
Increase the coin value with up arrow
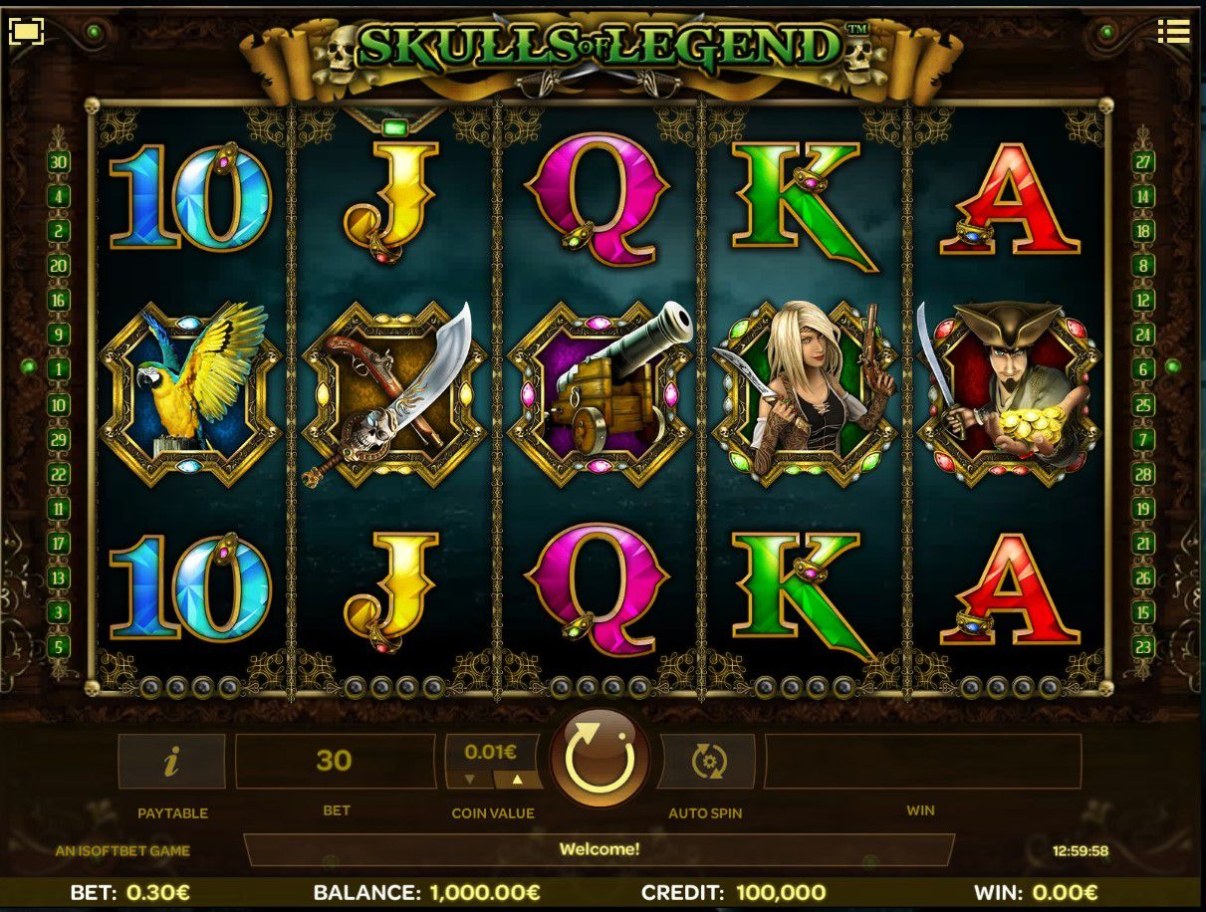[x=518, y=779]
